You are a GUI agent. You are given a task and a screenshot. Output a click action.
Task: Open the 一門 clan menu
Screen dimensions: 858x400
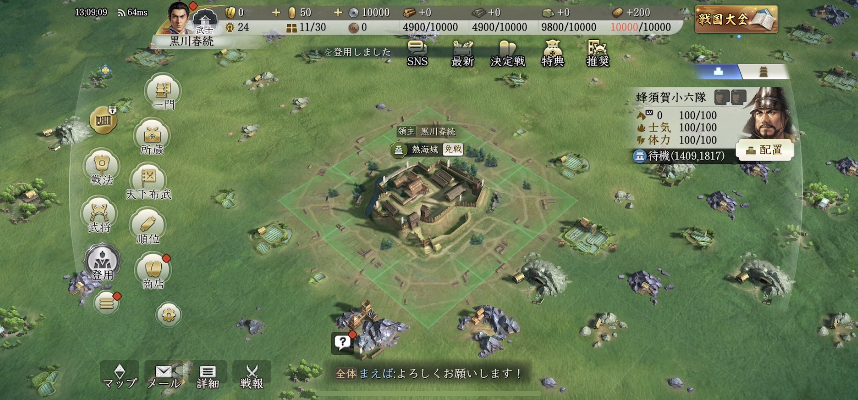[x=164, y=93]
